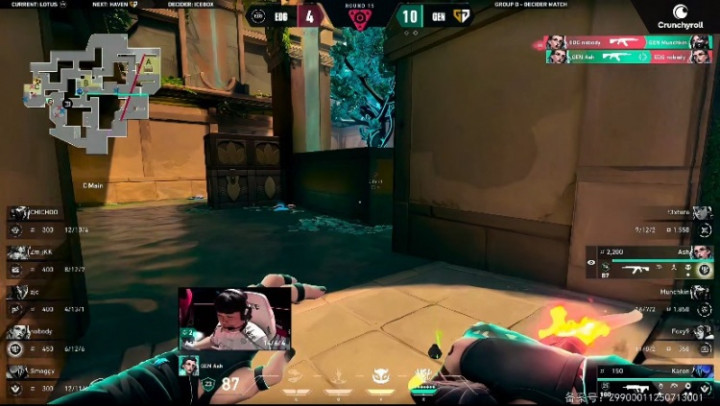Click the GEN team logo in the scoreboard
720x406 pixels.
[x=461, y=15]
